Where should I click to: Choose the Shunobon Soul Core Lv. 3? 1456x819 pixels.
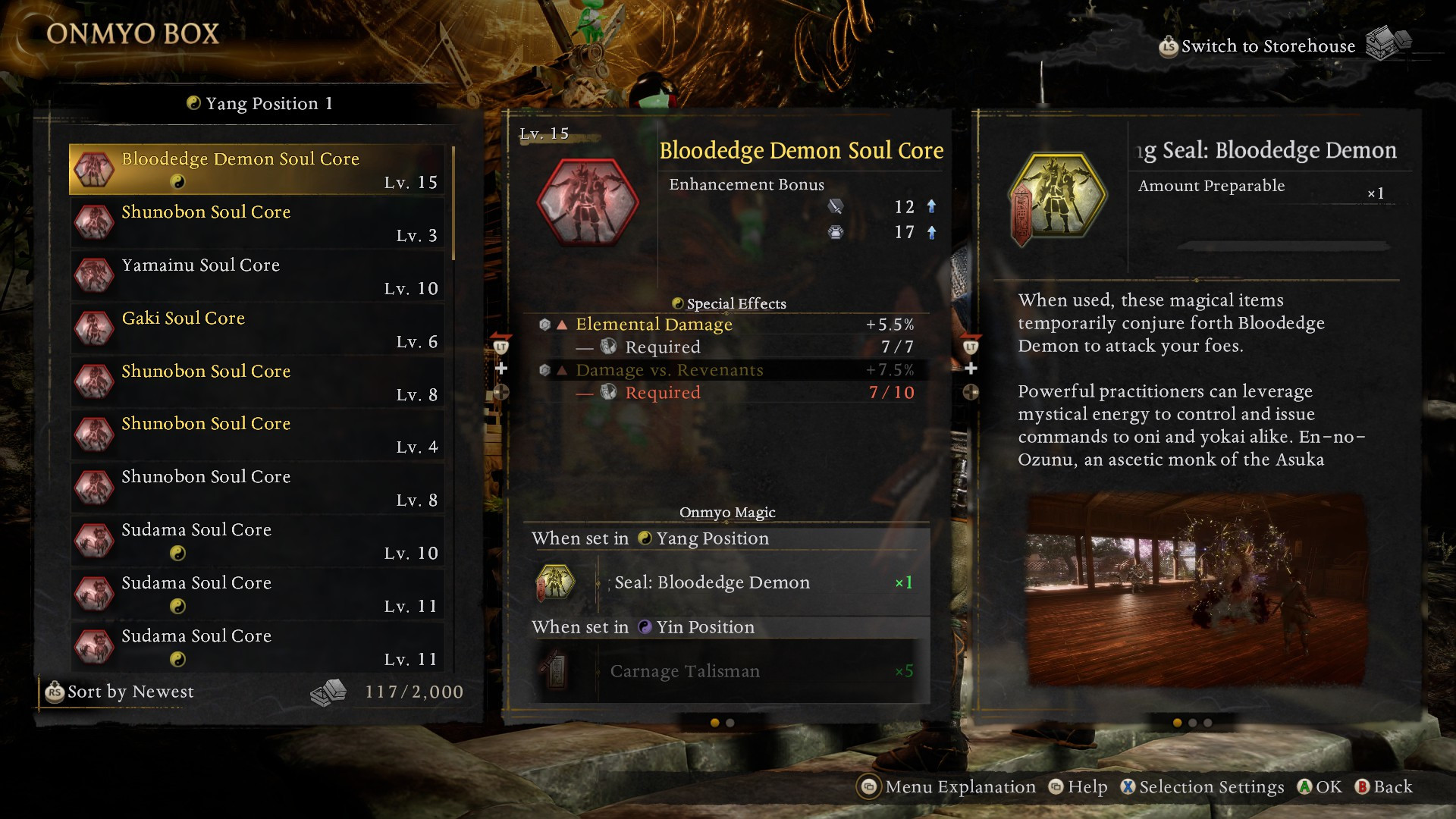[x=258, y=222]
